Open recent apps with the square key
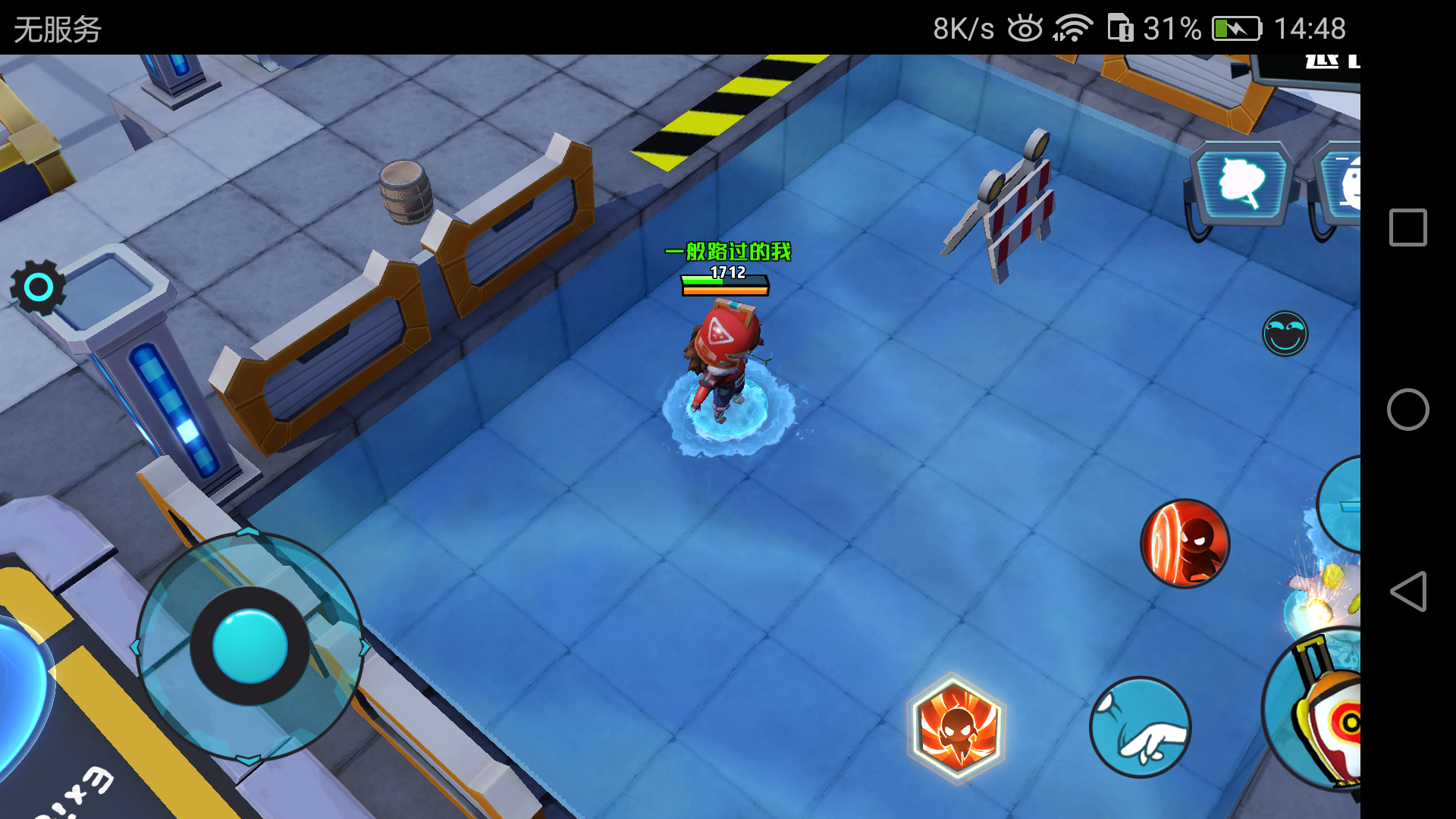 [x=1408, y=226]
